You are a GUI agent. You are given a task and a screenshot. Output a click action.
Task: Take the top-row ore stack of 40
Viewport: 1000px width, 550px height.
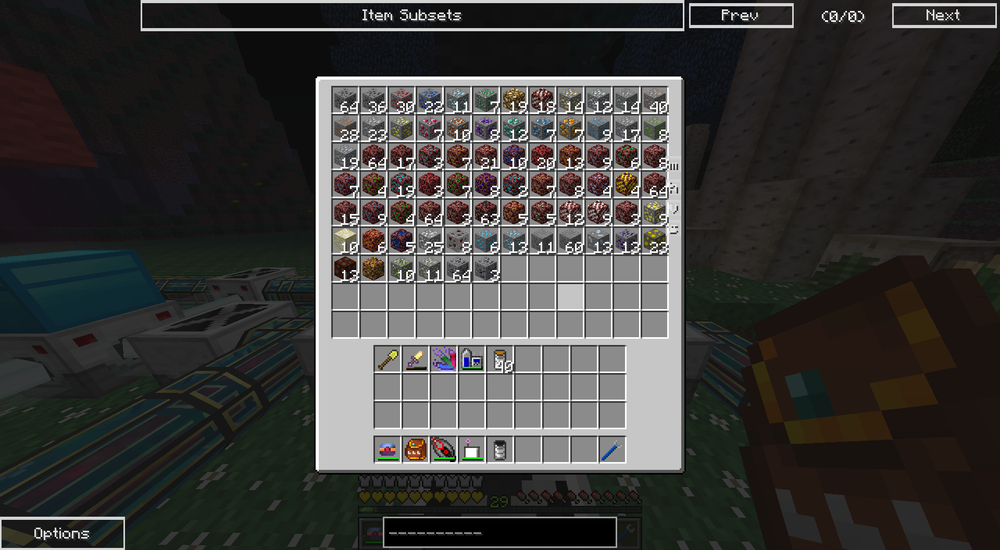pos(654,101)
